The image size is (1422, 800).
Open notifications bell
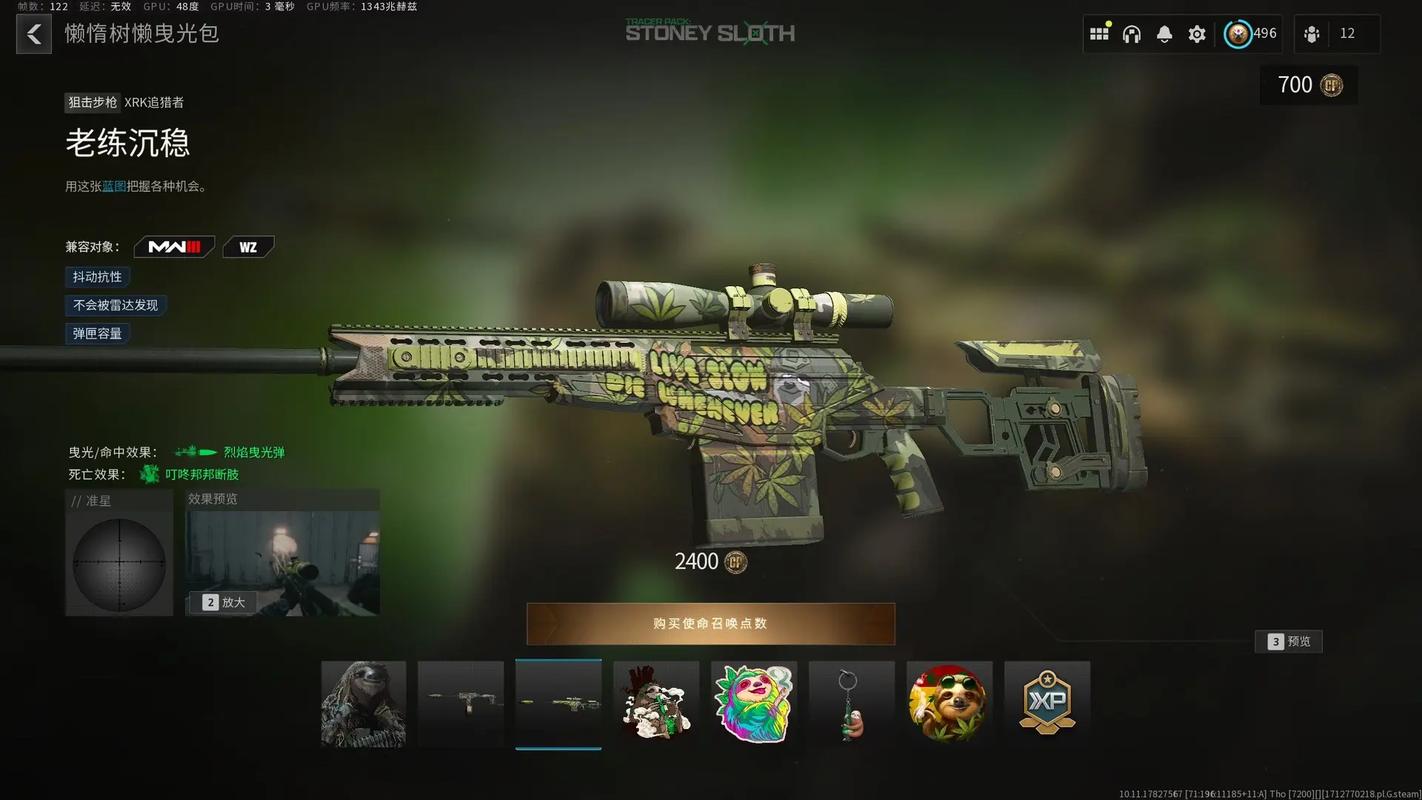tap(1165, 34)
